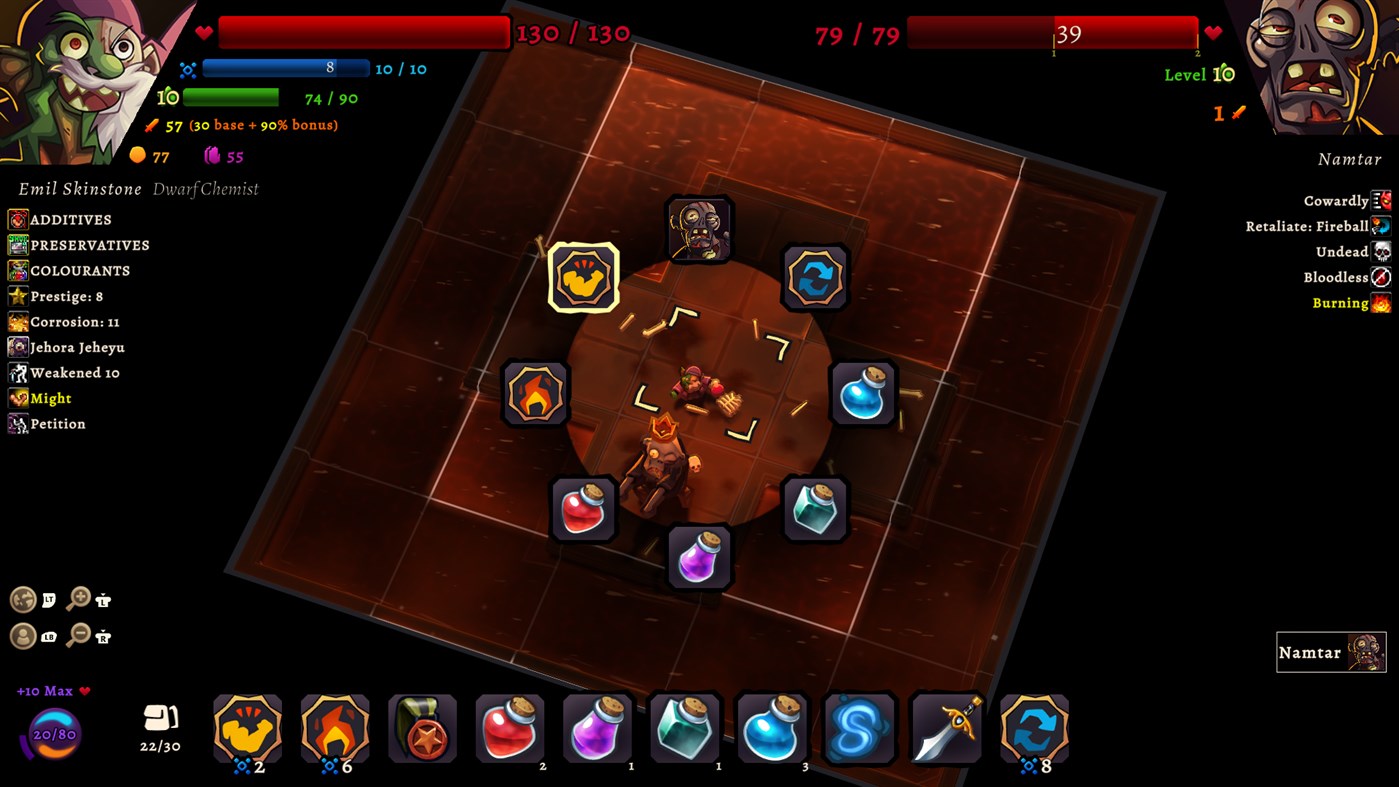Choose the red potion from the radial wheel
Viewport: 1399px width, 787px height.
coord(585,508)
